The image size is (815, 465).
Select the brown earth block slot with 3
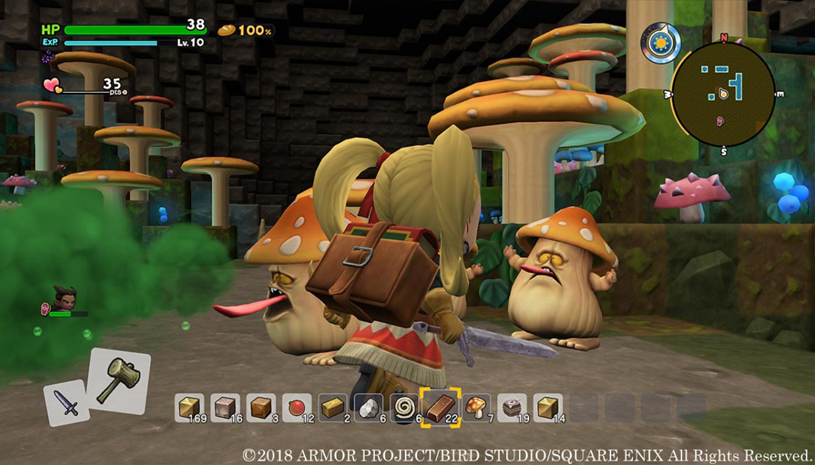point(261,407)
